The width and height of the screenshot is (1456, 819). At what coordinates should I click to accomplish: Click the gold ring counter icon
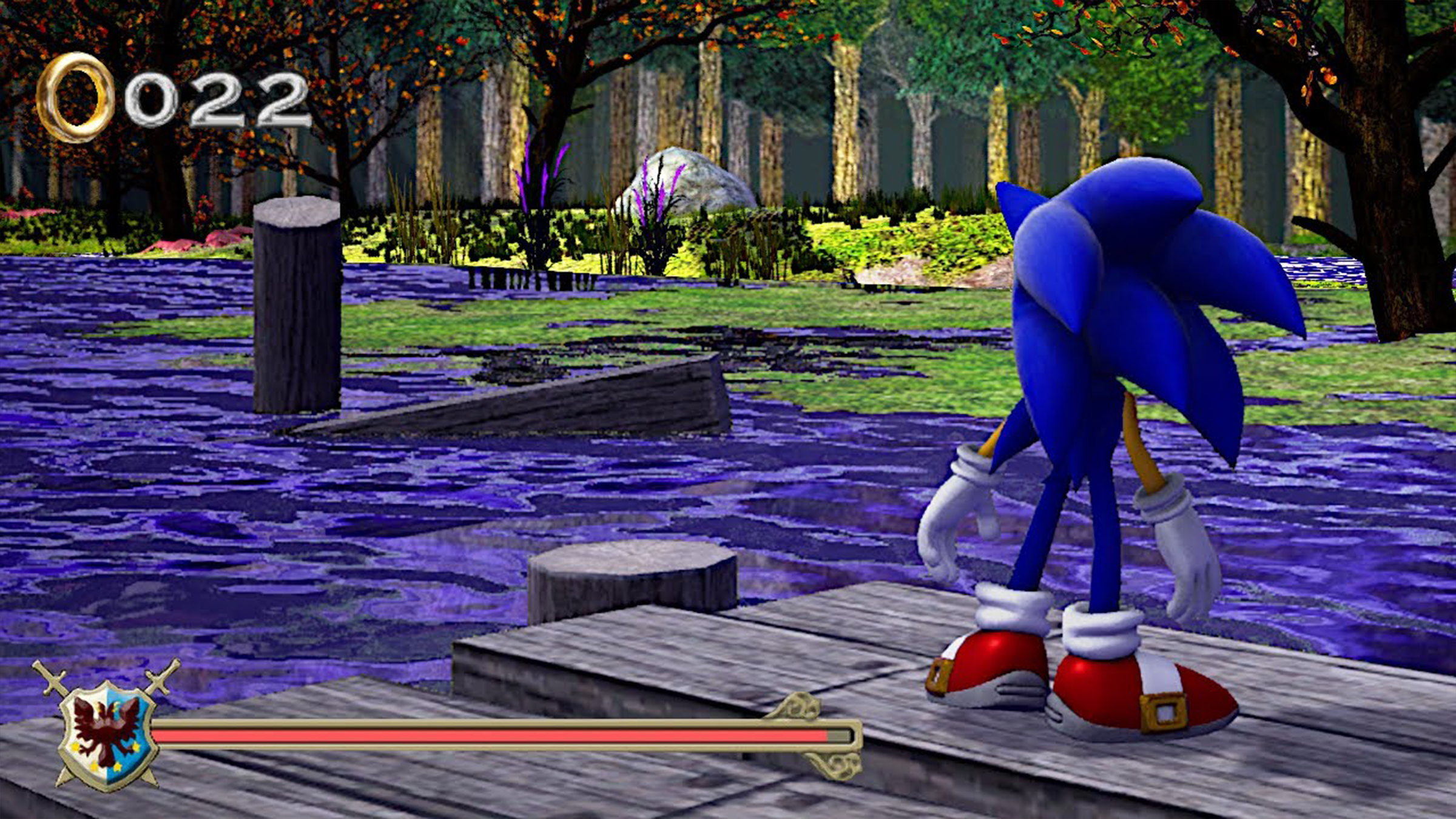[x=75, y=97]
